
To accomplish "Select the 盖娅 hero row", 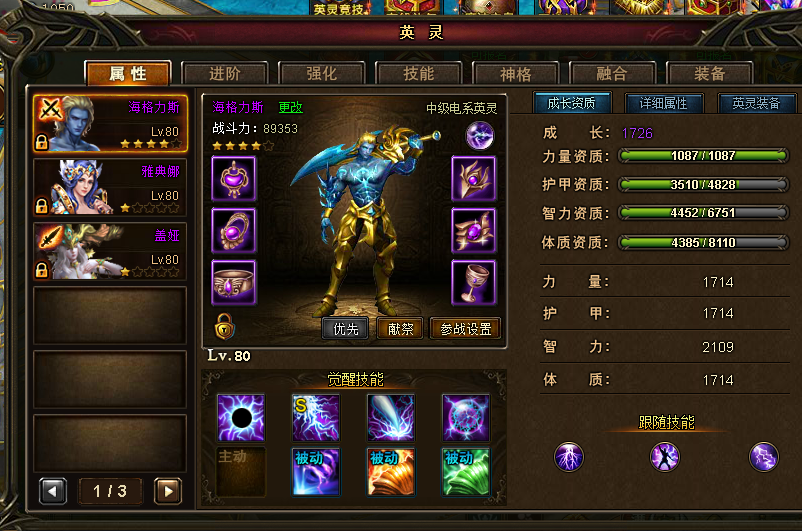I will click(x=109, y=250).
